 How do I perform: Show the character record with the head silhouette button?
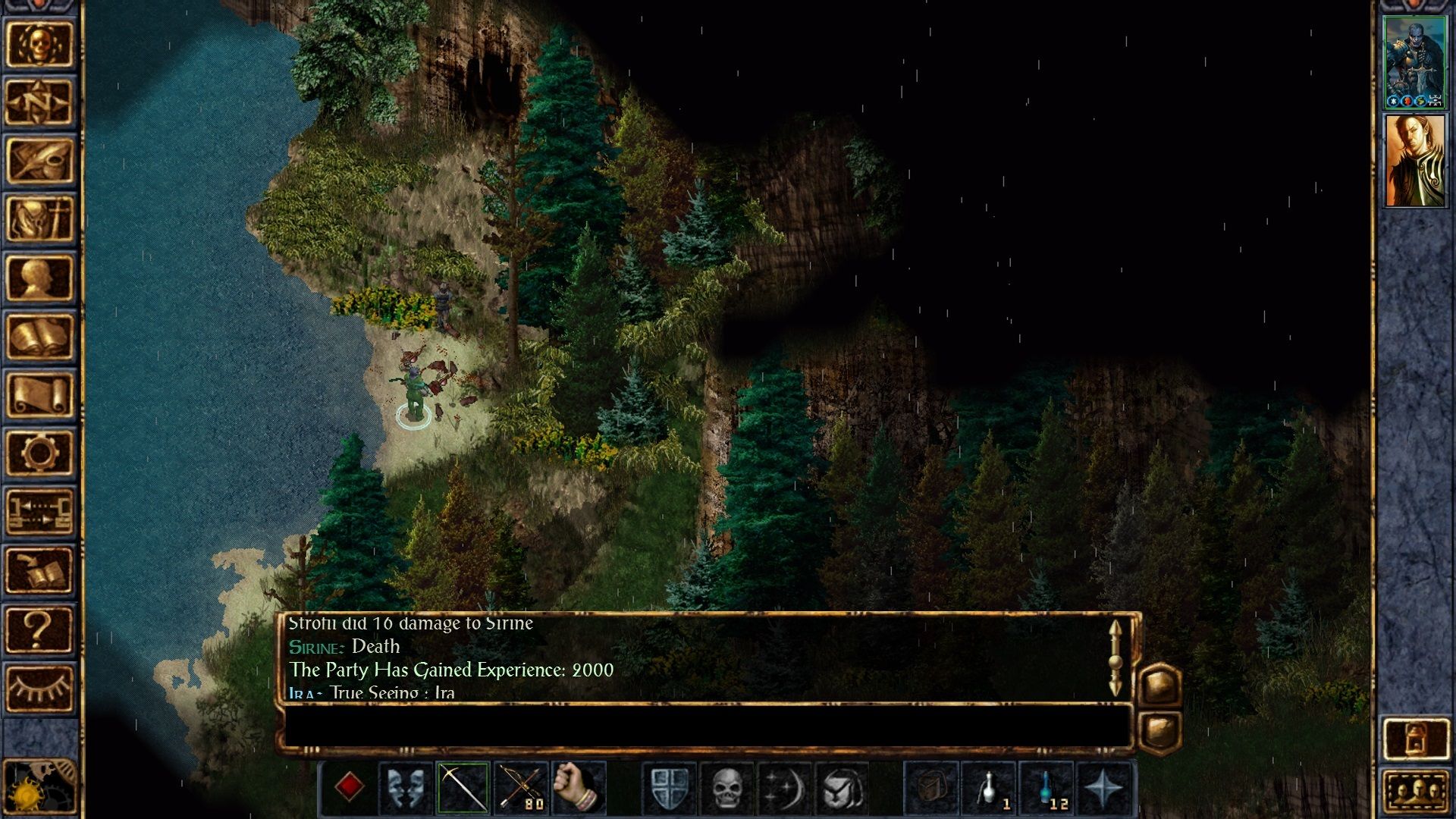coord(39,278)
